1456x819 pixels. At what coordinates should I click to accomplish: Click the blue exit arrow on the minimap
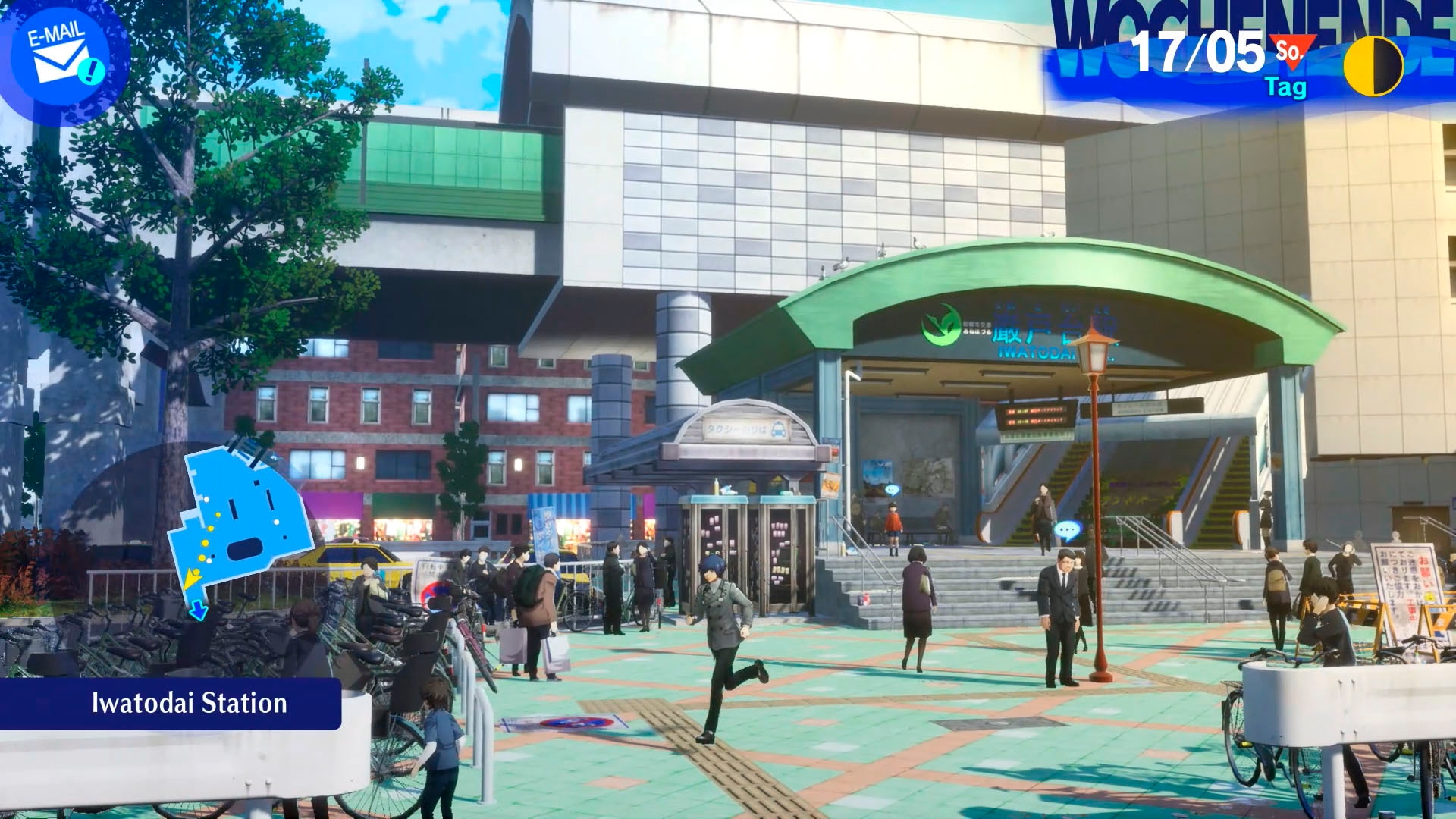(x=198, y=611)
